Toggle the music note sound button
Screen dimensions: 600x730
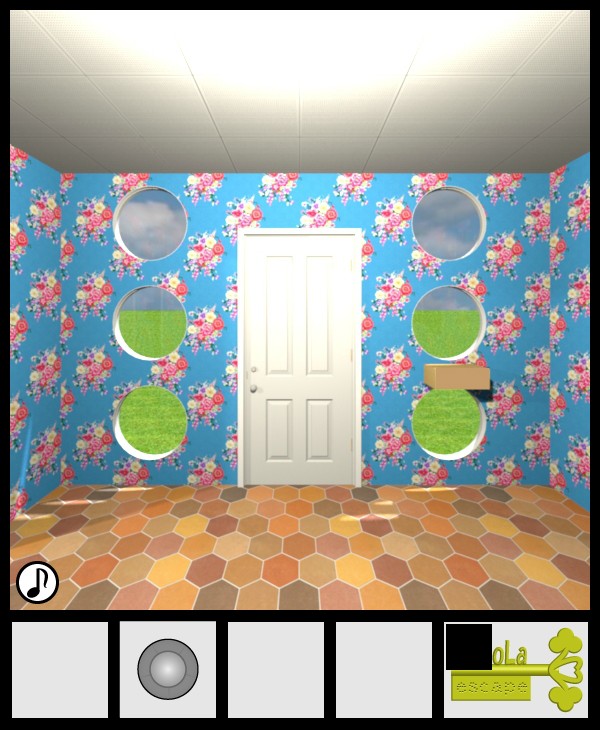(37, 581)
